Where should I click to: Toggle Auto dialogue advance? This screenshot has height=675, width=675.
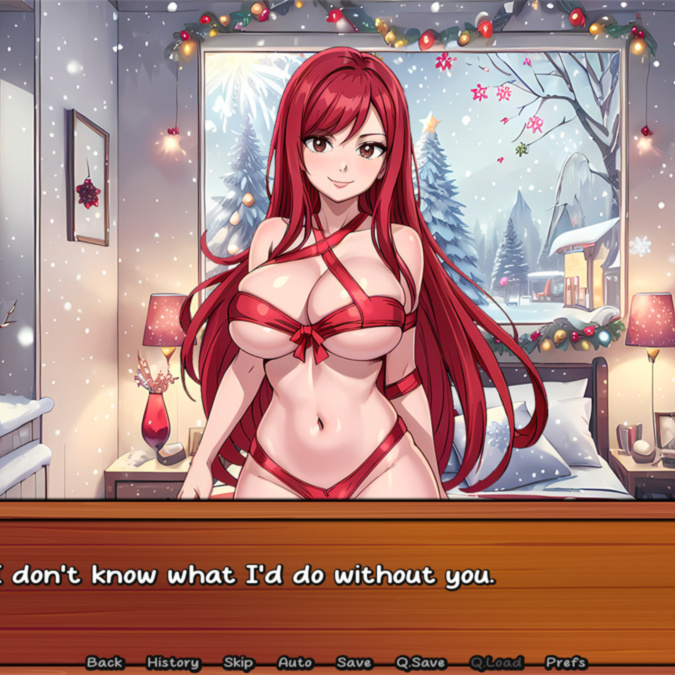click(x=295, y=662)
